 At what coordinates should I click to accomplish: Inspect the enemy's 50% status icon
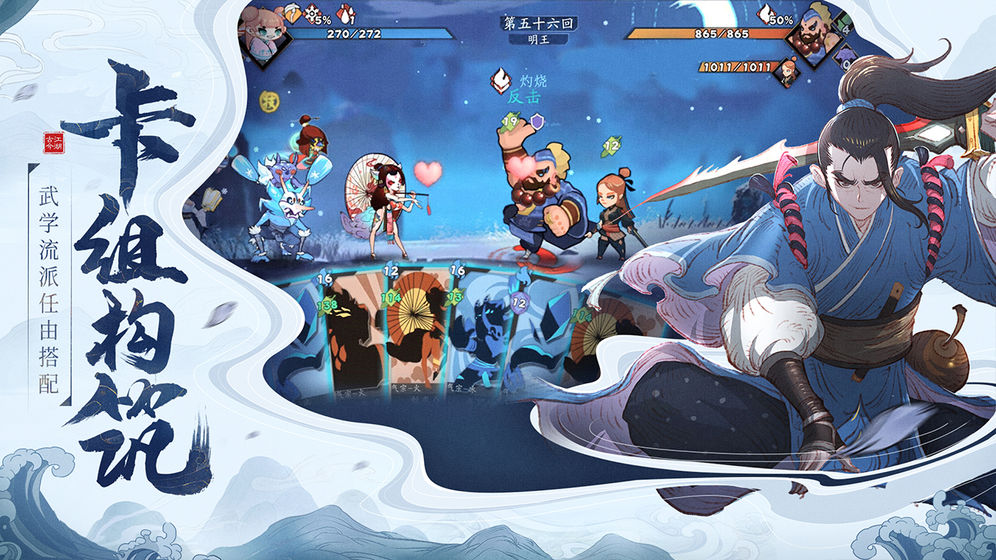766,14
